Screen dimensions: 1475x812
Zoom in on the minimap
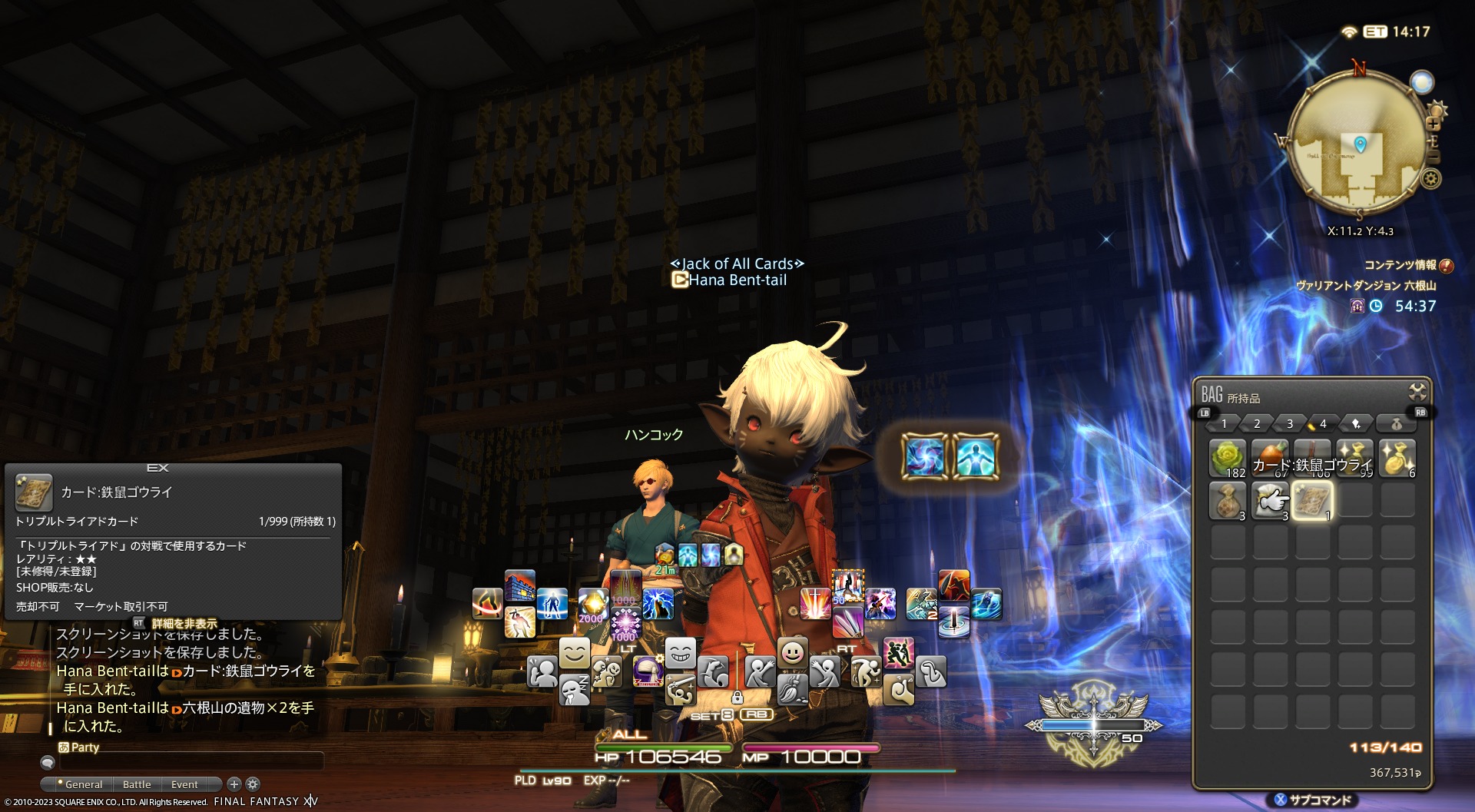pyautogui.click(x=1434, y=123)
